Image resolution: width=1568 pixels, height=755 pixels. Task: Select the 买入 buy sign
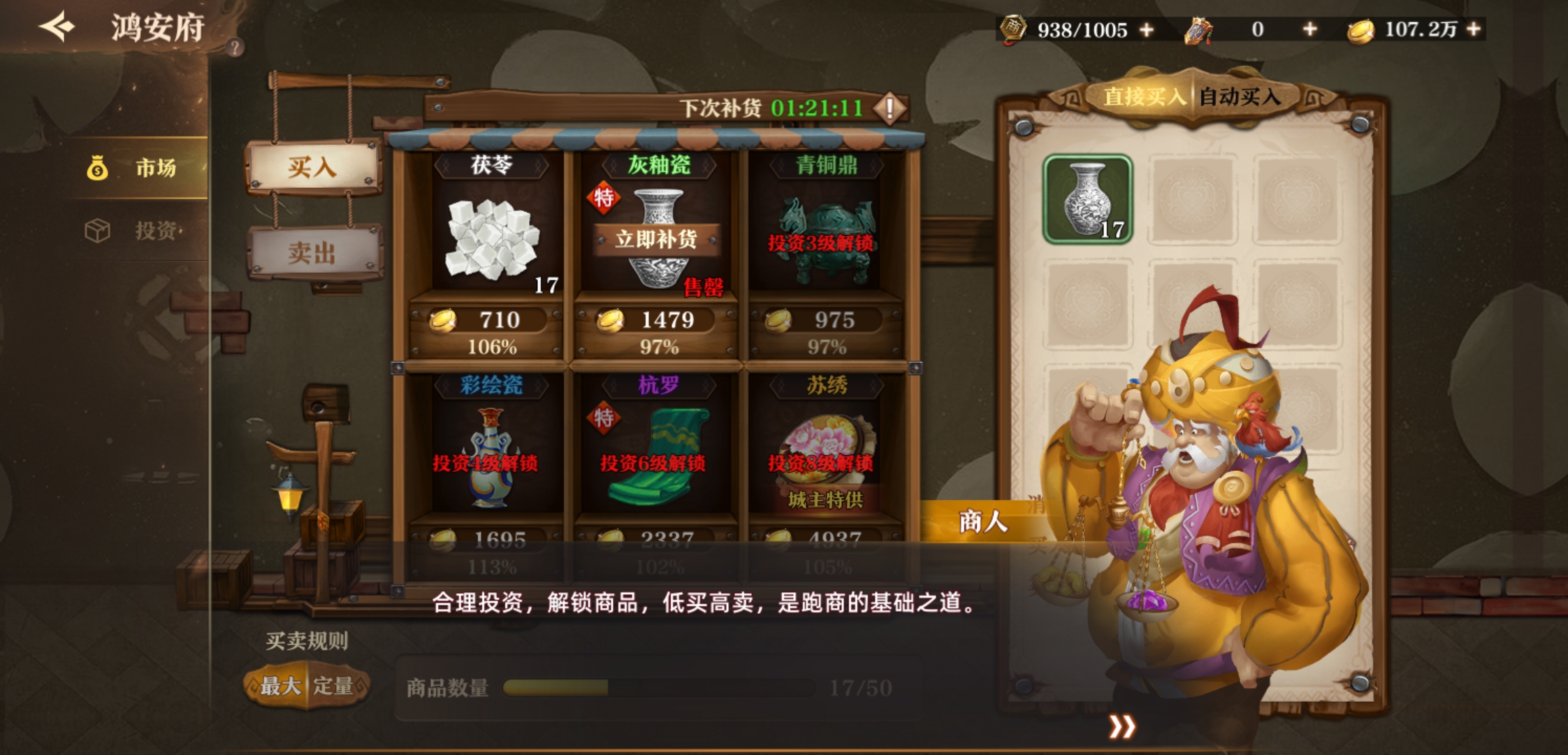coord(312,168)
